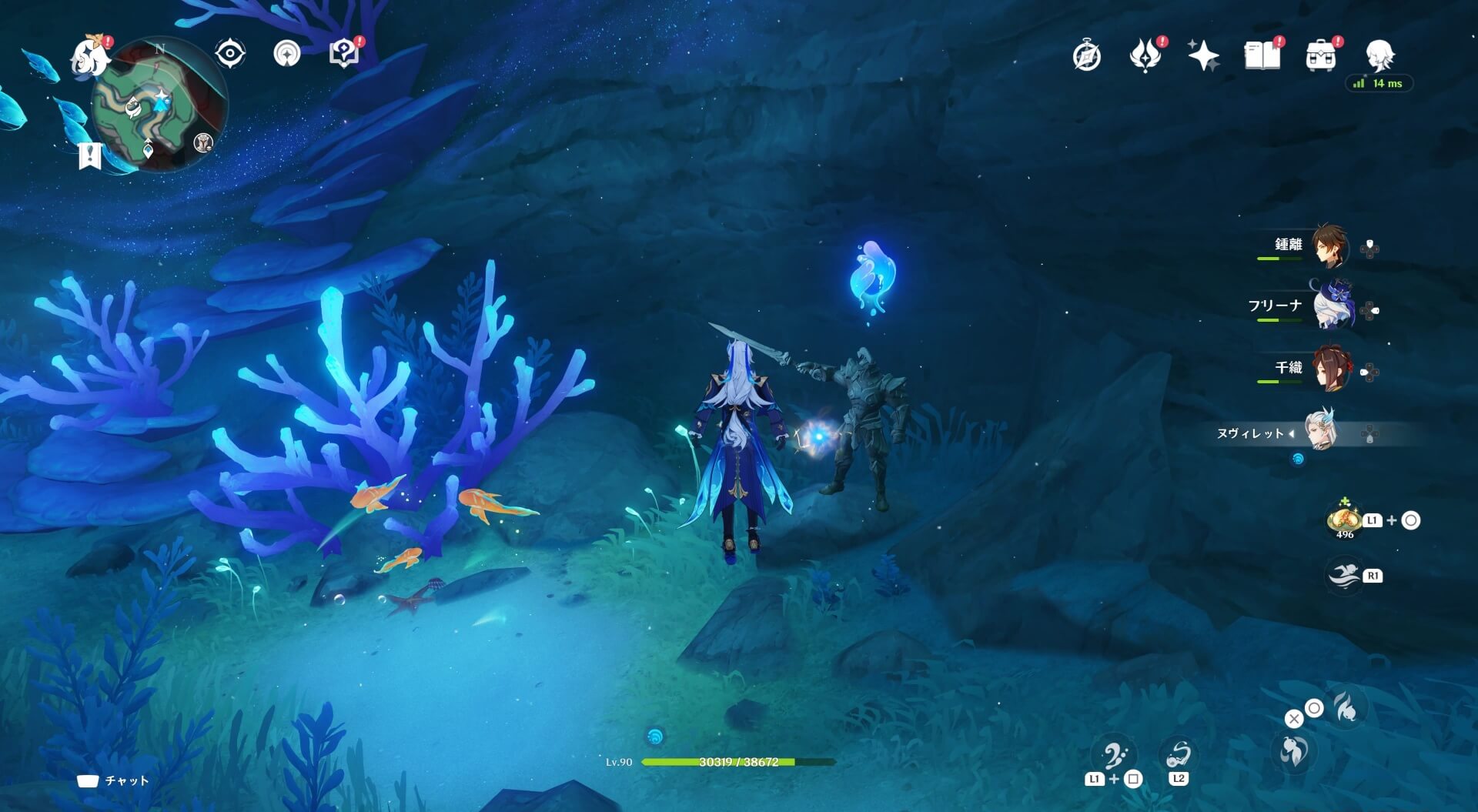
Task: Open the tutorial question-mark icon
Action: coord(343,54)
